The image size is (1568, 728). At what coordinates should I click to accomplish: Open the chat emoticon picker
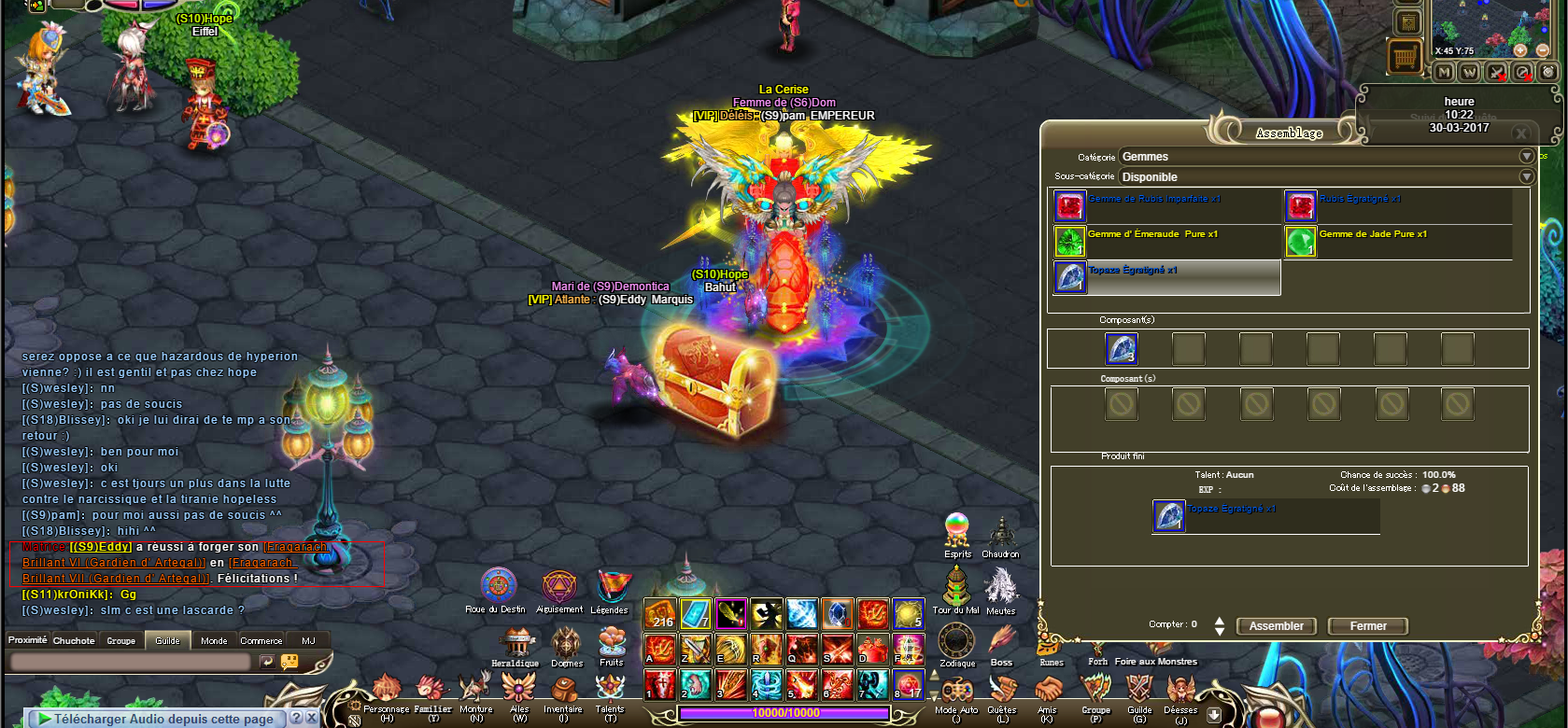point(290,662)
